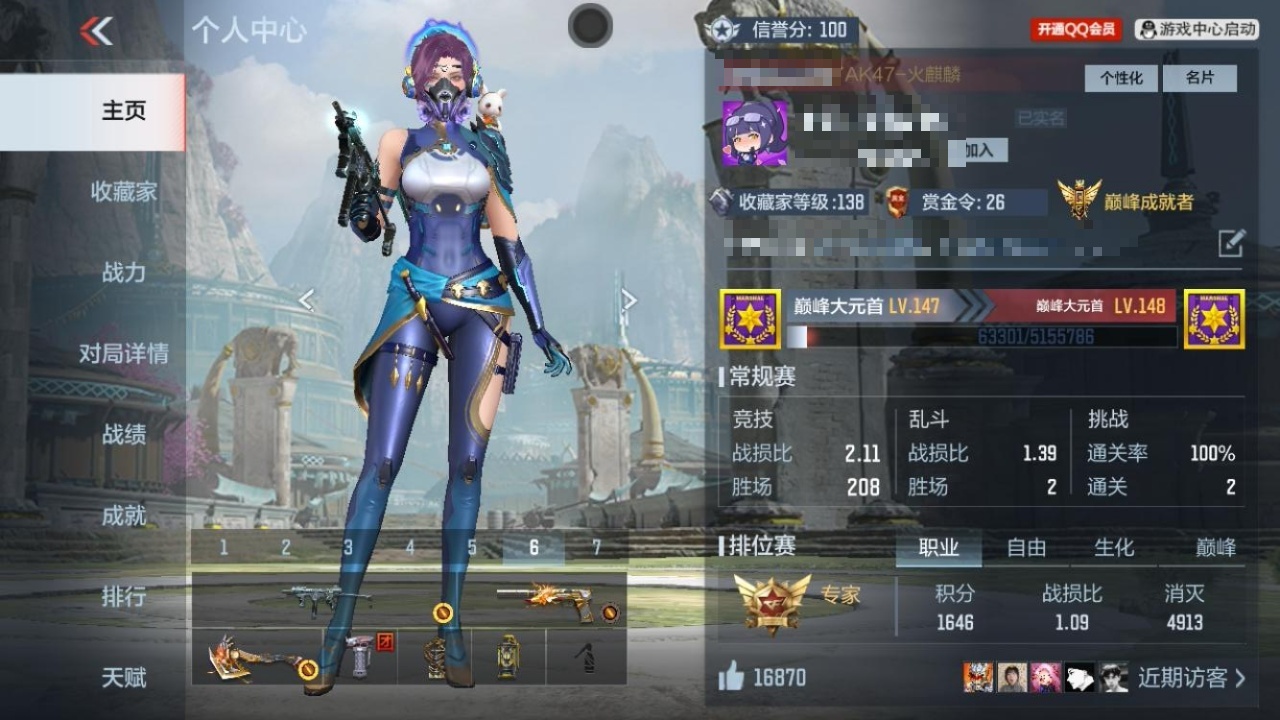The height and width of the screenshot is (720, 1280).
Task: Select the 巅峰 ranked tab
Action: pyautogui.click(x=1216, y=548)
